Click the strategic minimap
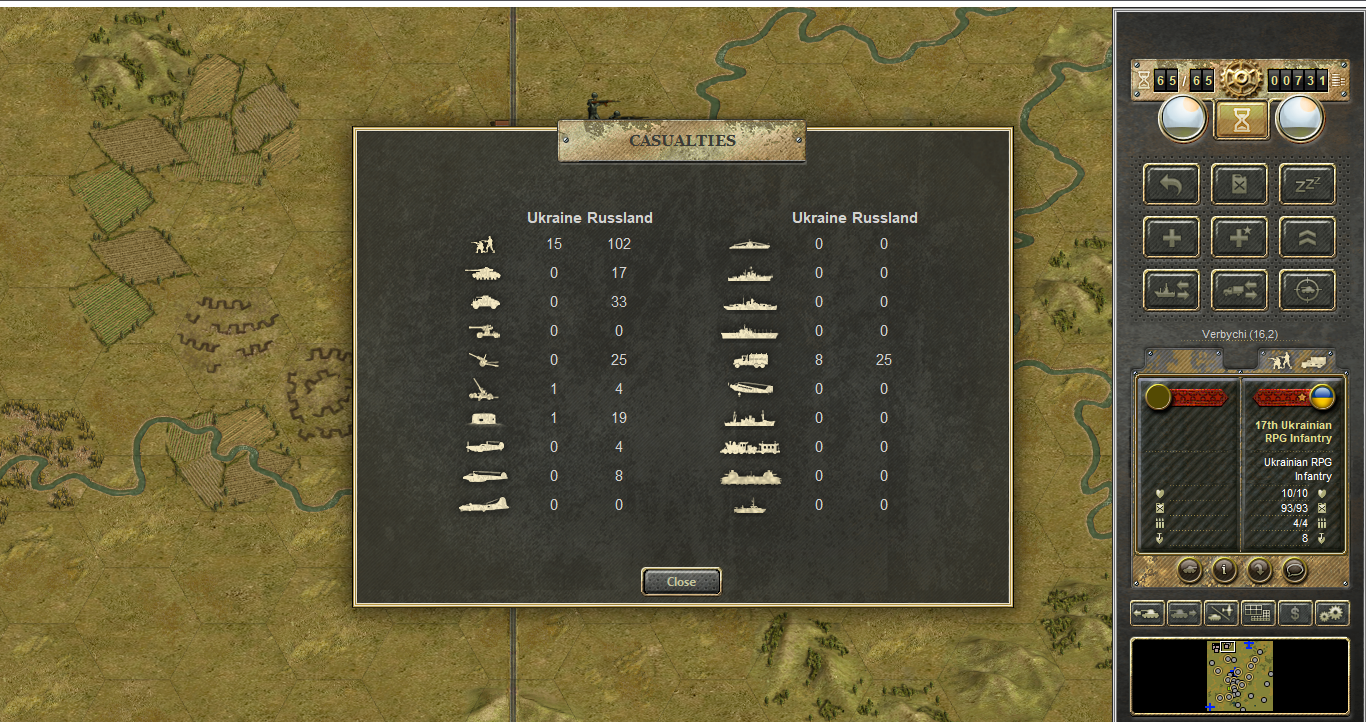 click(1240, 675)
